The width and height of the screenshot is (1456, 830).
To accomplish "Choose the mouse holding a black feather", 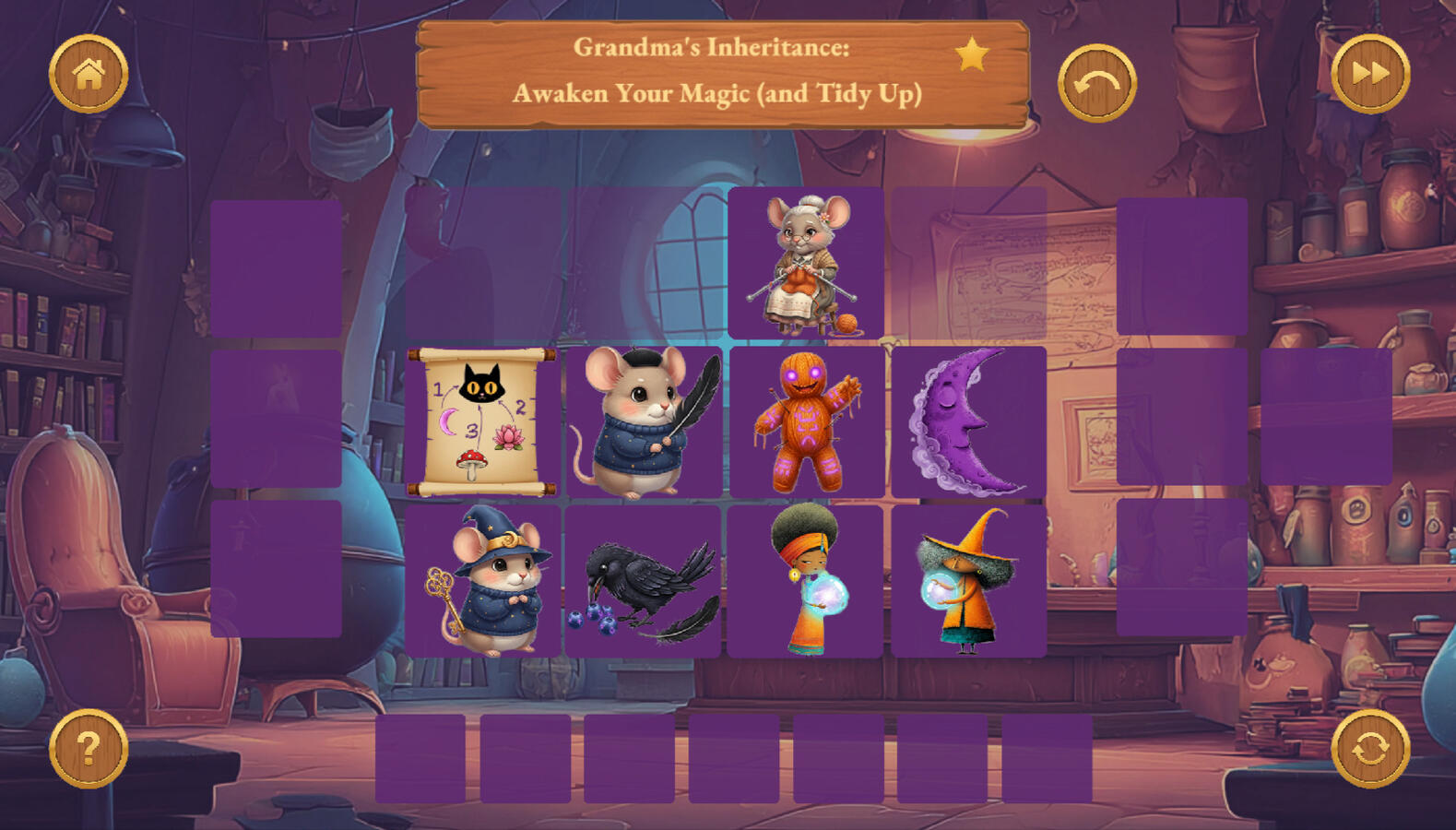I will coord(643,423).
